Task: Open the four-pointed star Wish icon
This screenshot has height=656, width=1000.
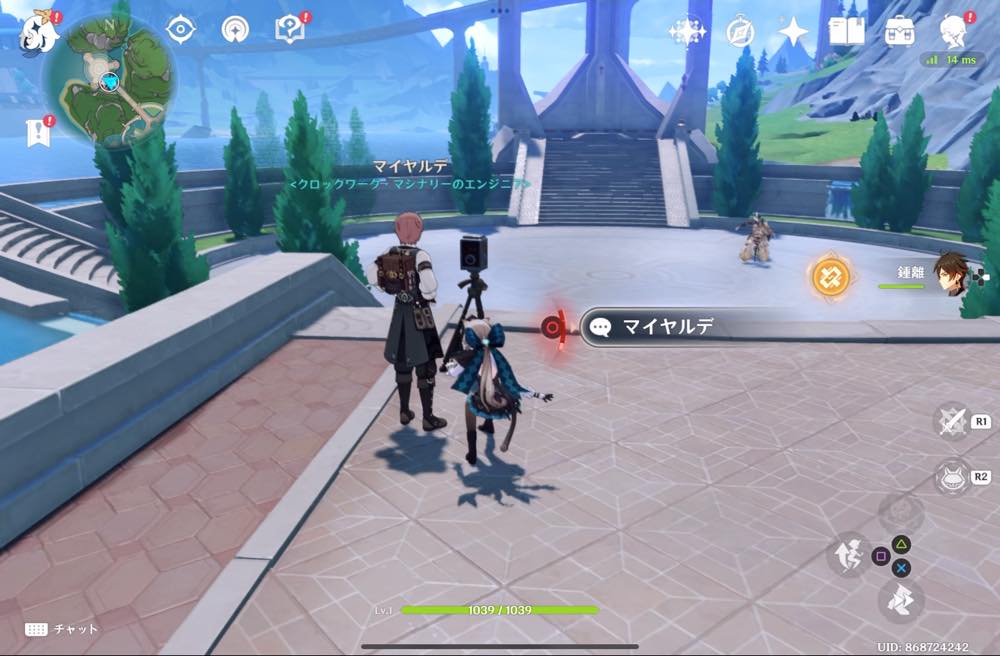Action: [x=793, y=32]
